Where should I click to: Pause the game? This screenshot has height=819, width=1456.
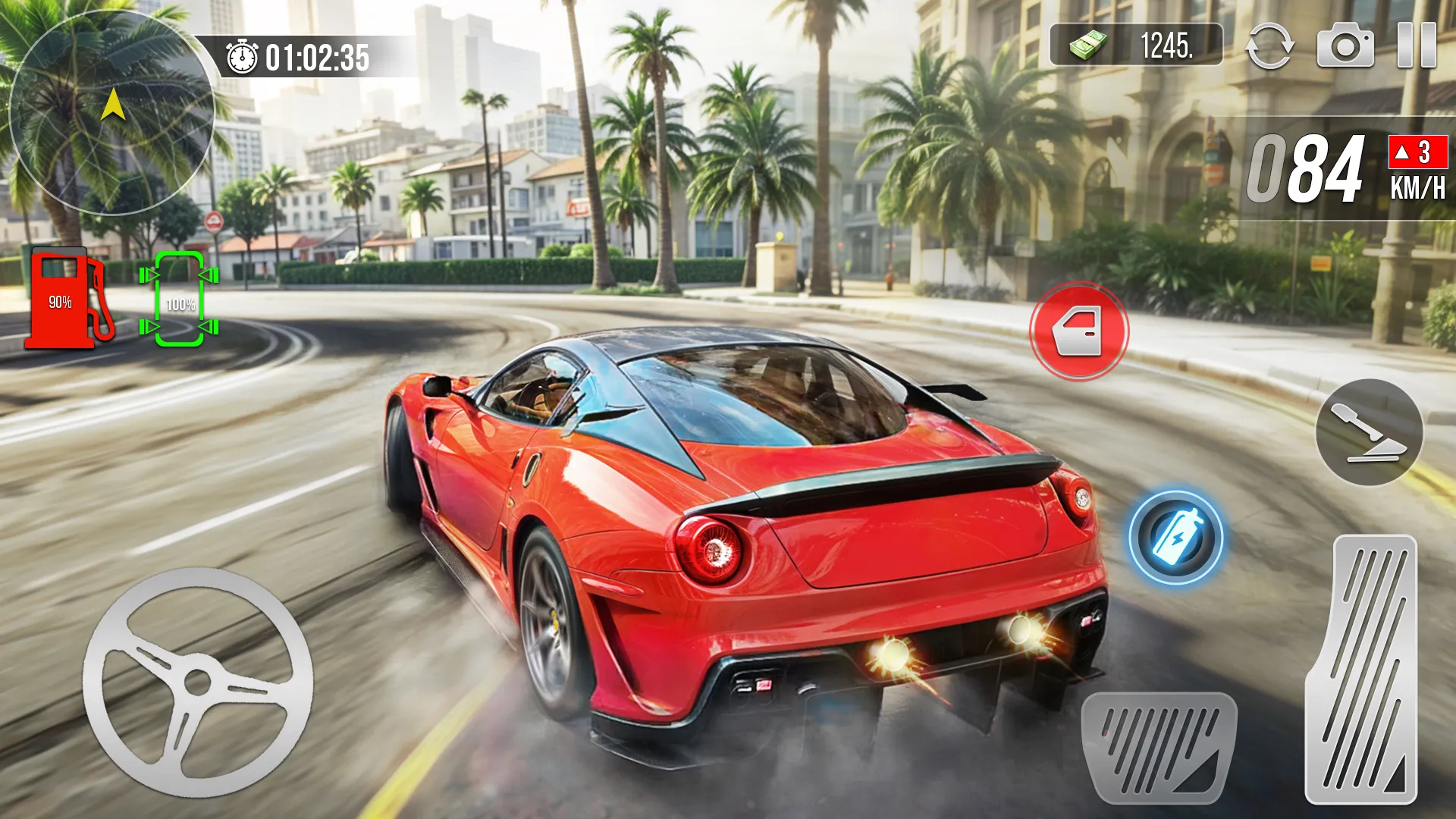click(1418, 47)
